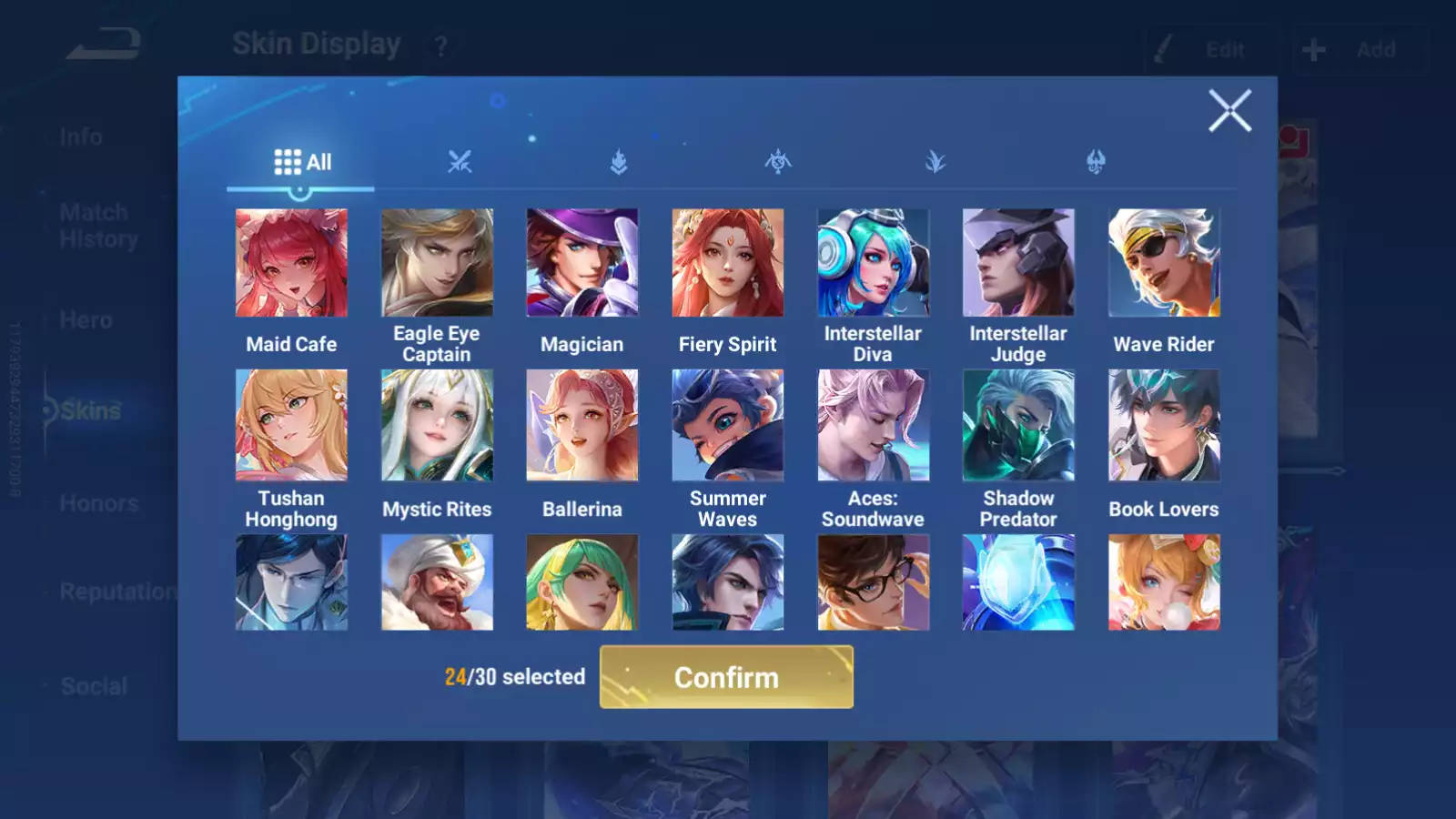Select the Fiery Spirit skin

click(x=727, y=263)
